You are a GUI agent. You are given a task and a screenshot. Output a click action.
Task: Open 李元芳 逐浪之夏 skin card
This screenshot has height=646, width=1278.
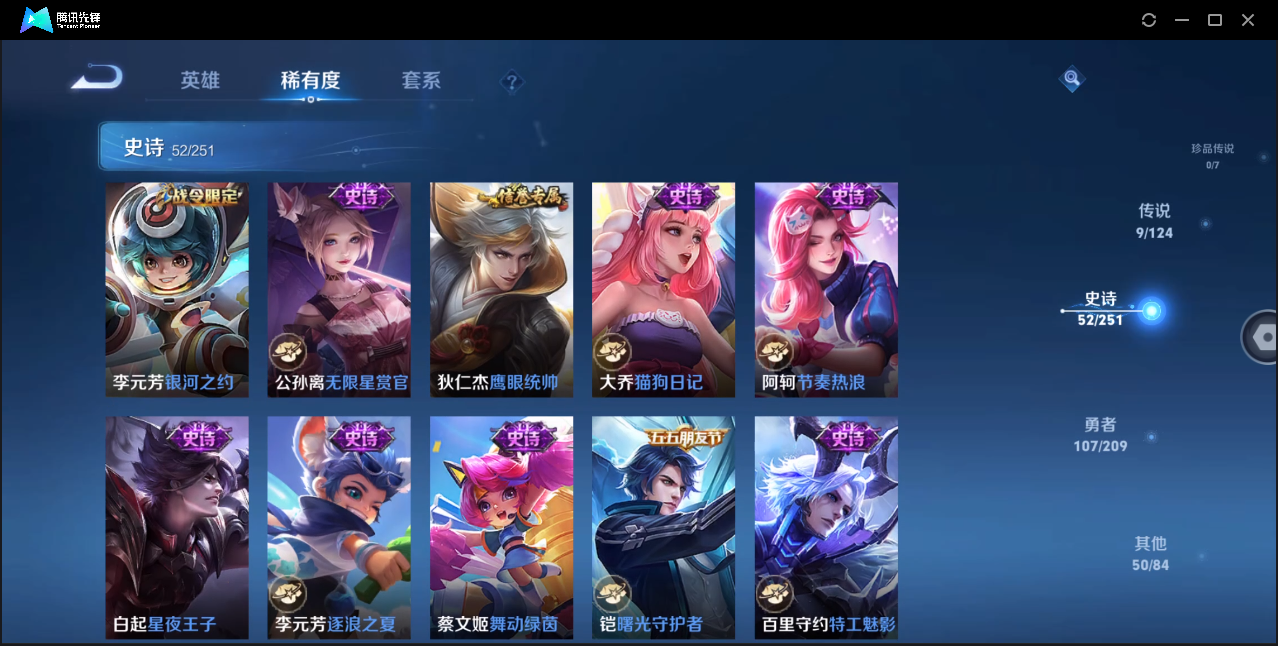click(339, 527)
